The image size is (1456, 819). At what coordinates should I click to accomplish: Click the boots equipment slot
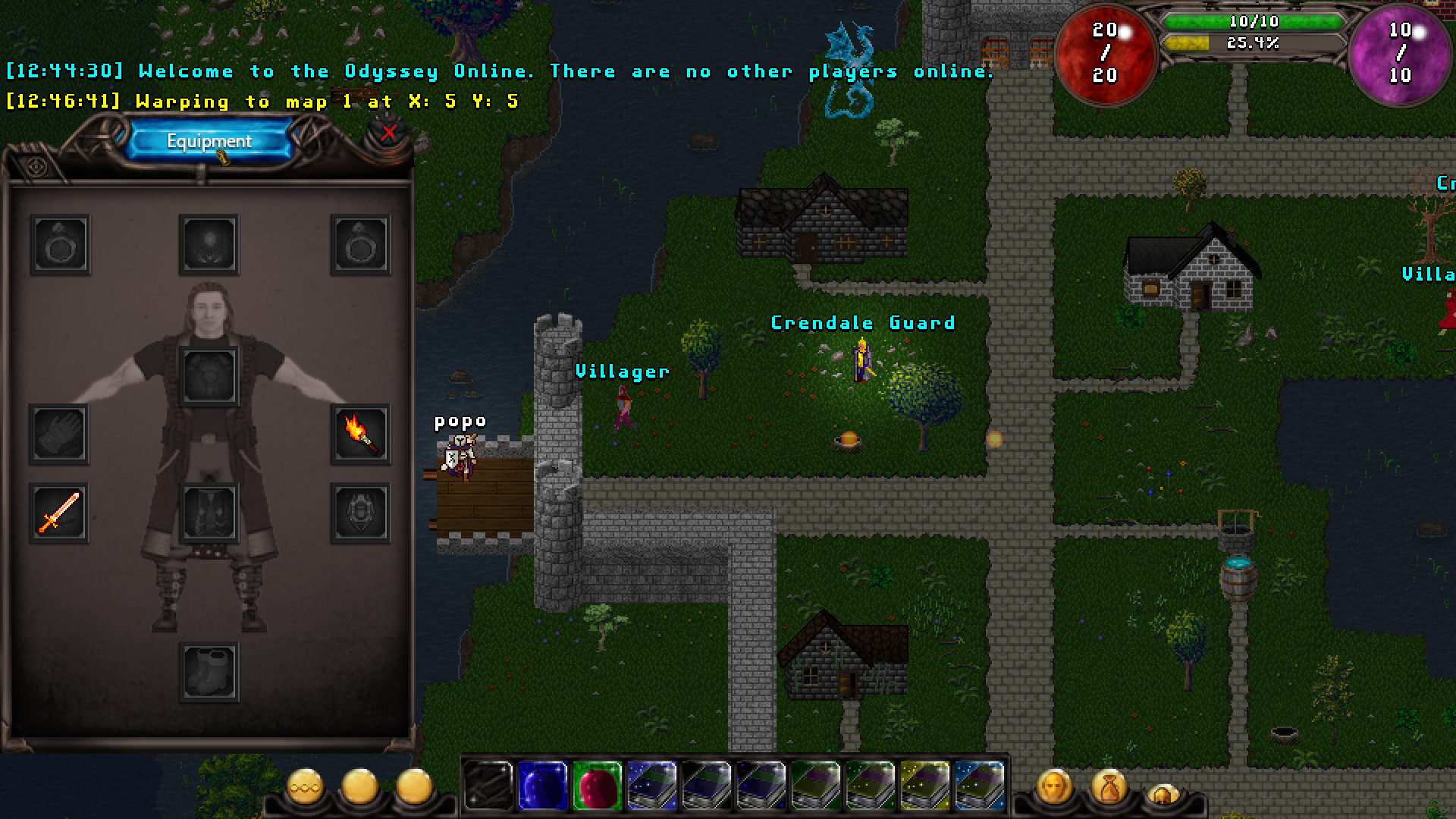point(210,670)
